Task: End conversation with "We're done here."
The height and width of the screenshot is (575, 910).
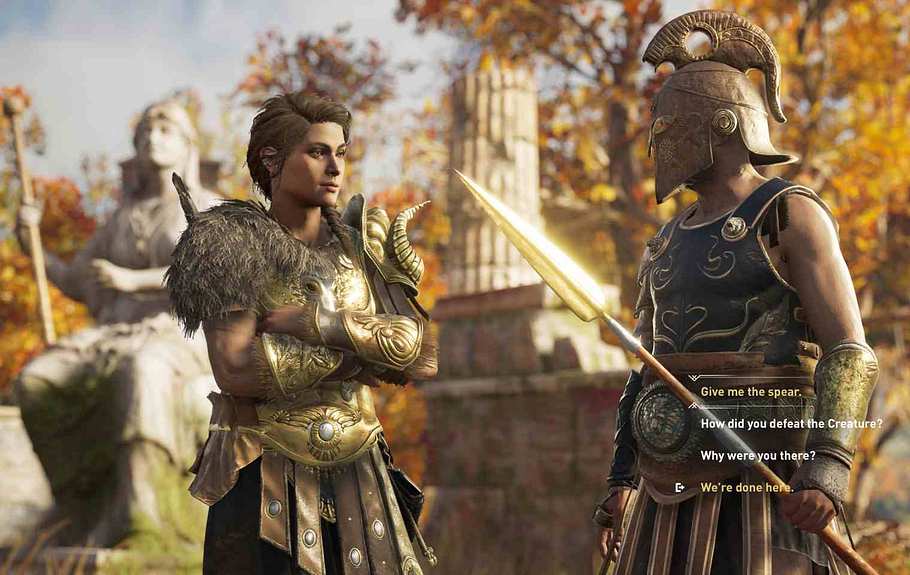Action: [x=746, y=488]
